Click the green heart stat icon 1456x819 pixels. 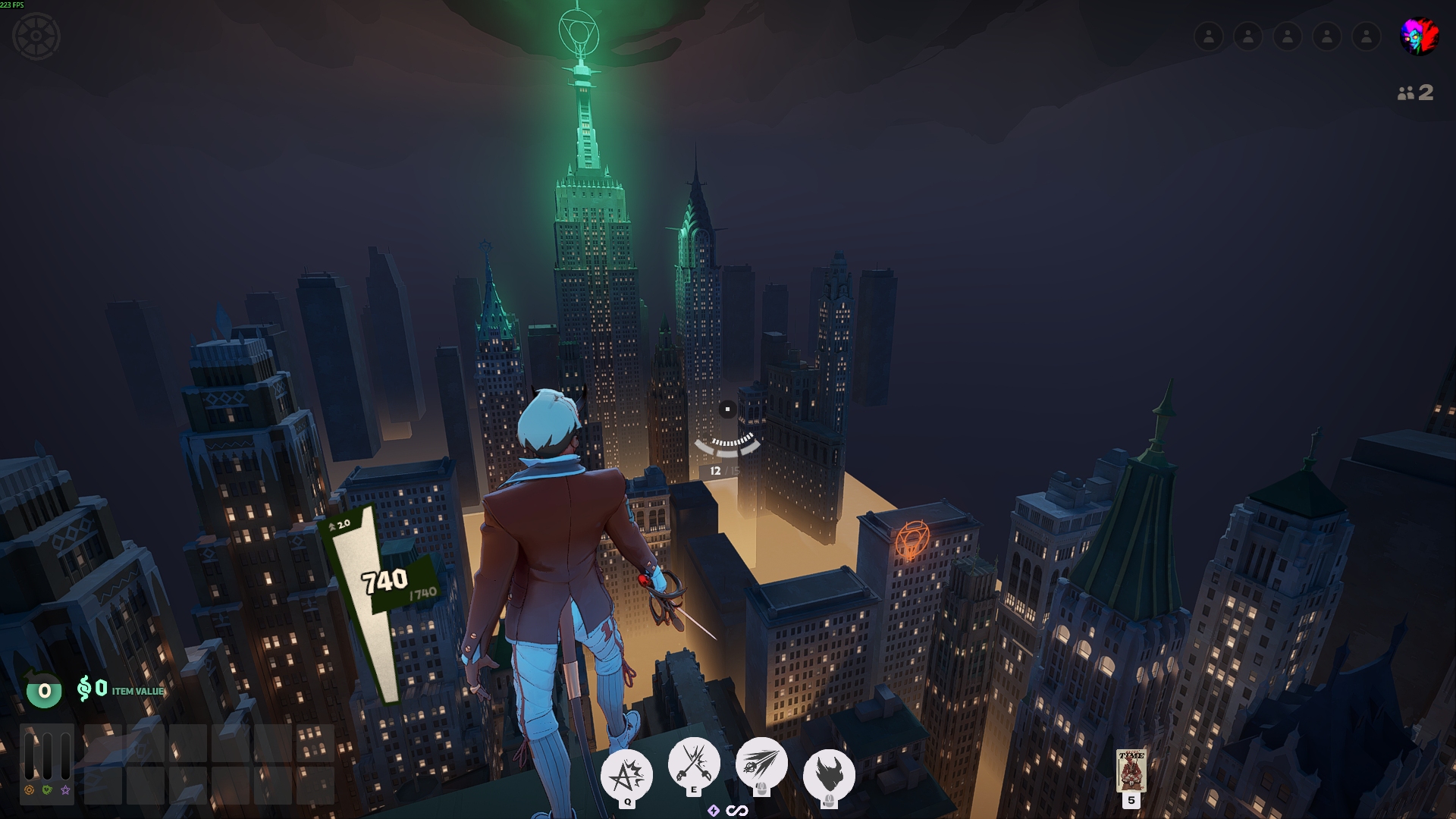pyautogui.click(x=47, y=790)
